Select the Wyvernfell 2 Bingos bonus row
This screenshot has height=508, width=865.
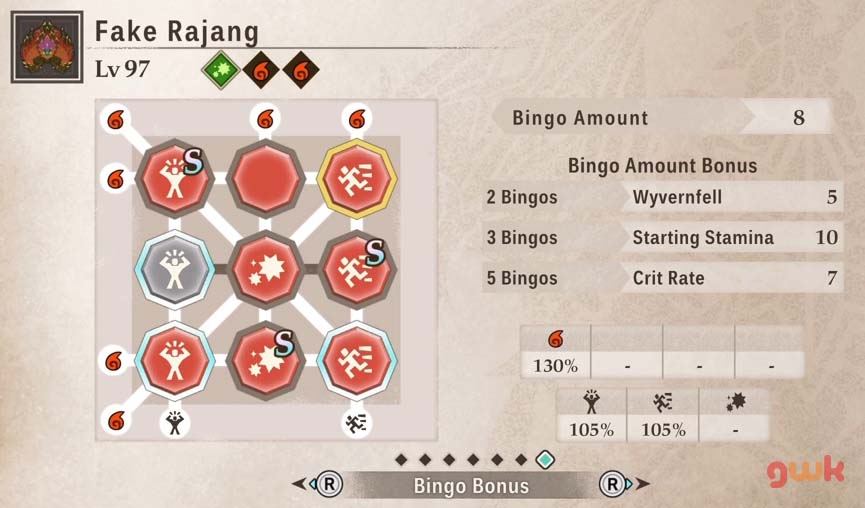(x=663, y=197)
